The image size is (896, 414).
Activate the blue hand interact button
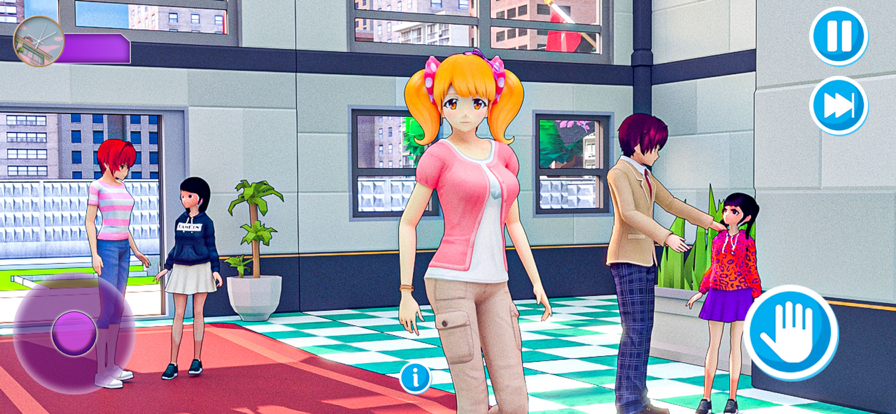pyautogui.click(x=790, y=333)
